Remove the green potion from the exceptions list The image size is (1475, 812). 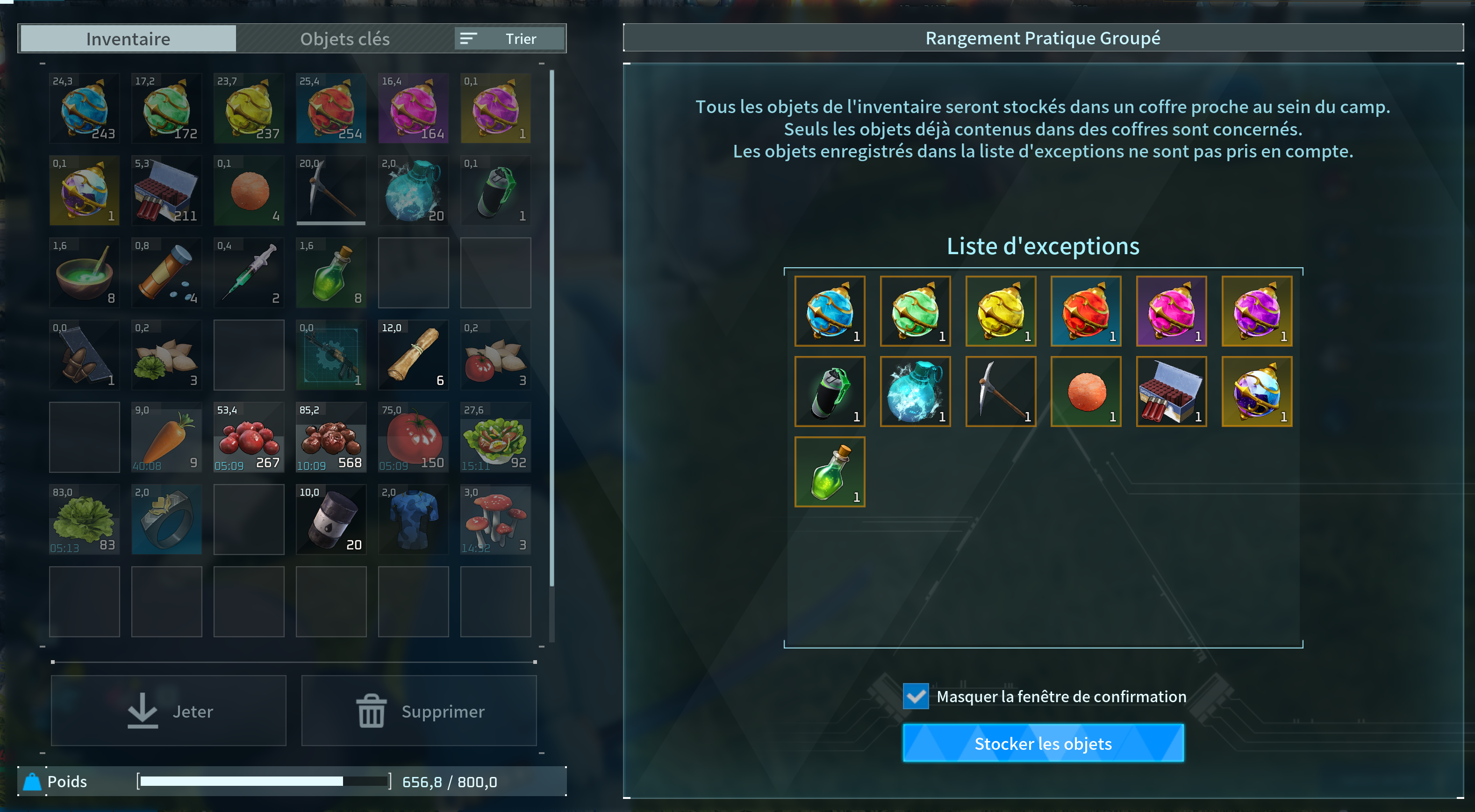829,471
